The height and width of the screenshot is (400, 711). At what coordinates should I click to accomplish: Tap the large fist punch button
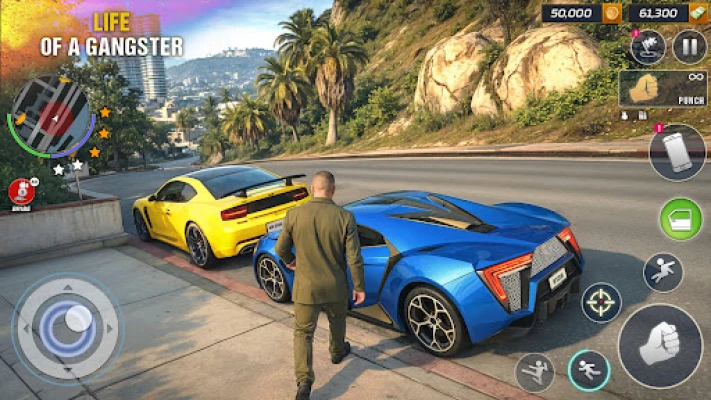click(660, 346)
